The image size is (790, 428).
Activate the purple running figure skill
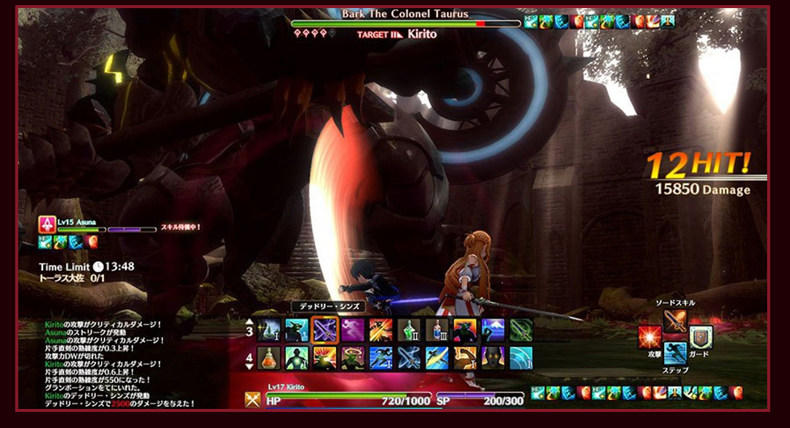(x=353, y=330)
